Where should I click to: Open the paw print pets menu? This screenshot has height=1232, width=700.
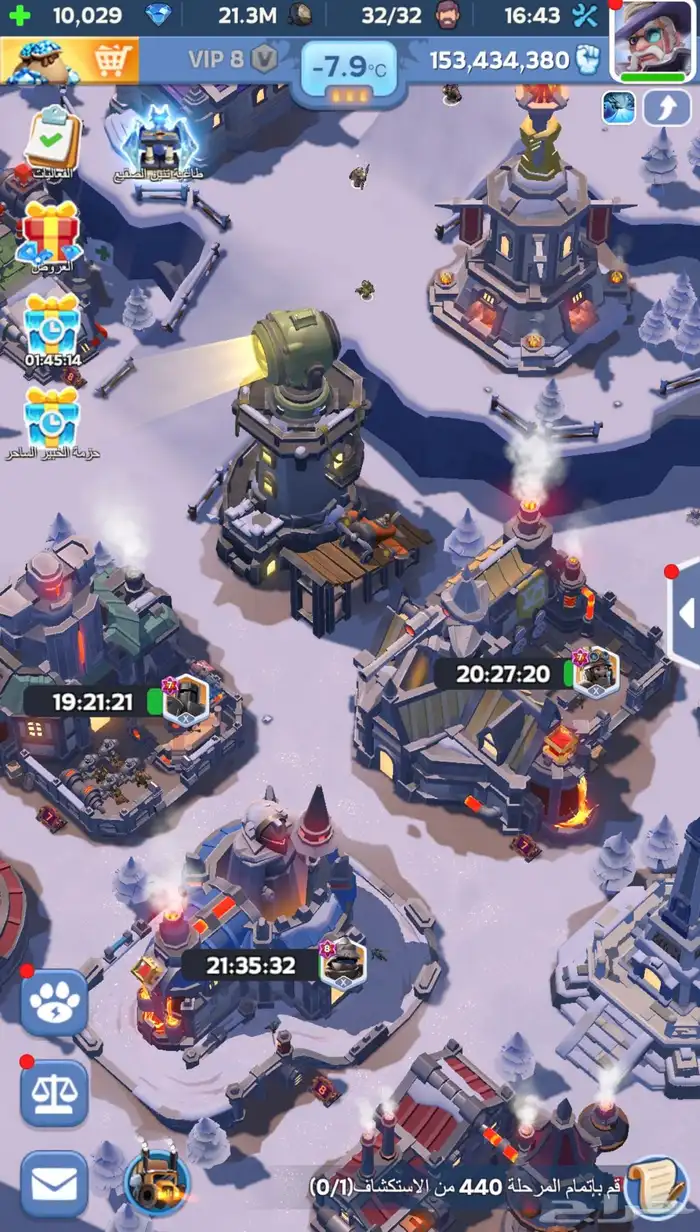tap(54, 1002)
